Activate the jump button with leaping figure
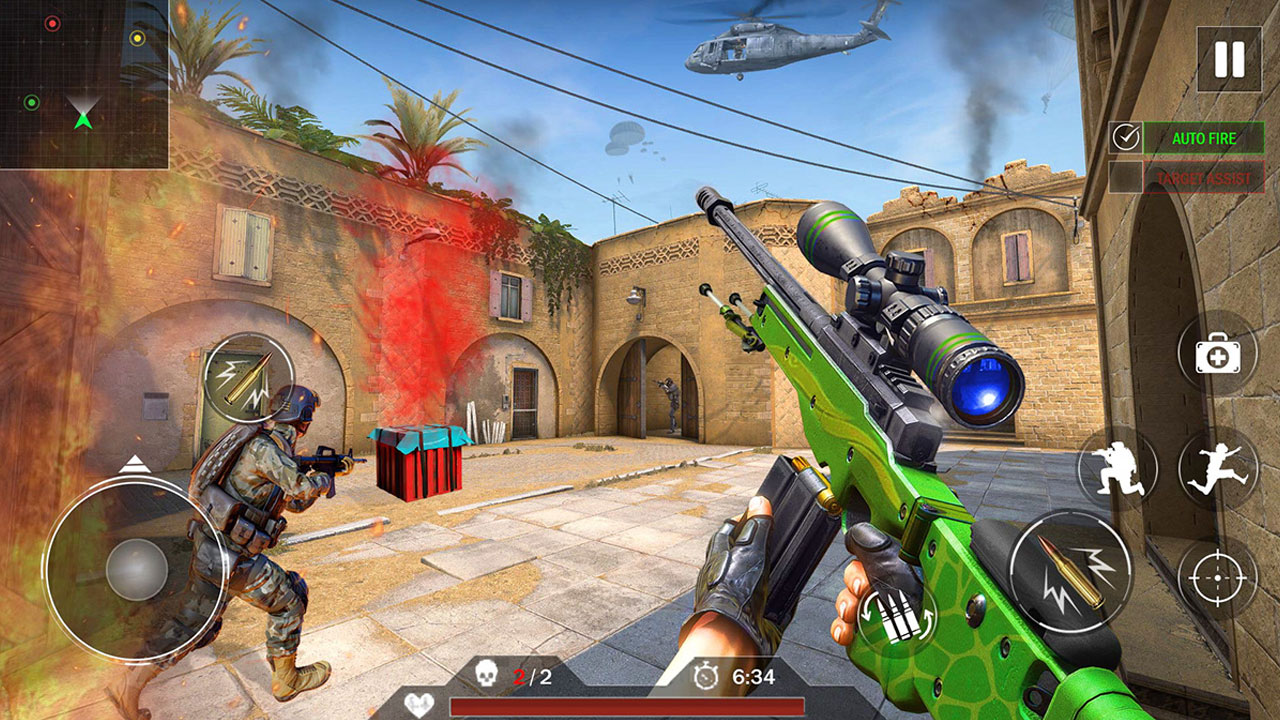The image size is (1280, 720). click(x=1217, y=468)
